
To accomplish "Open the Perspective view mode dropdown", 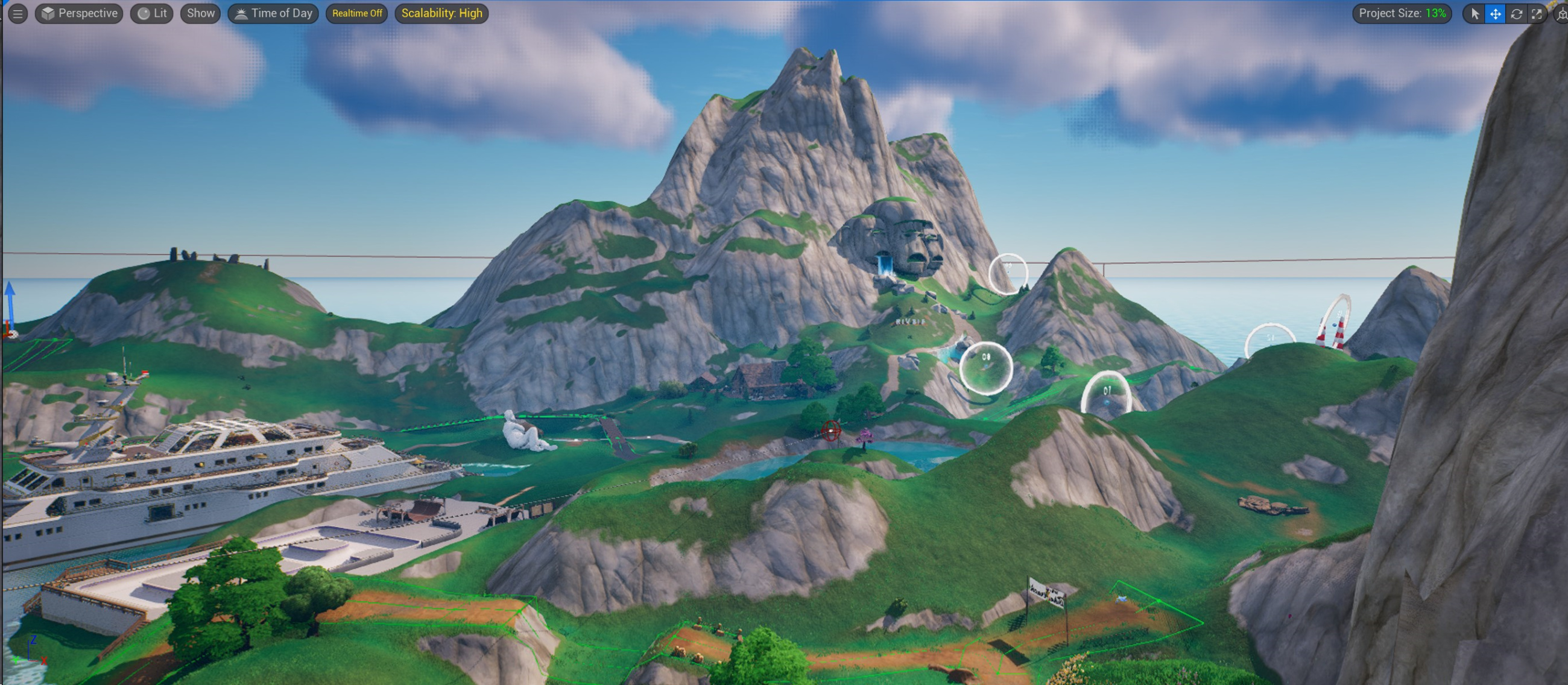I will tap(79, 13).
